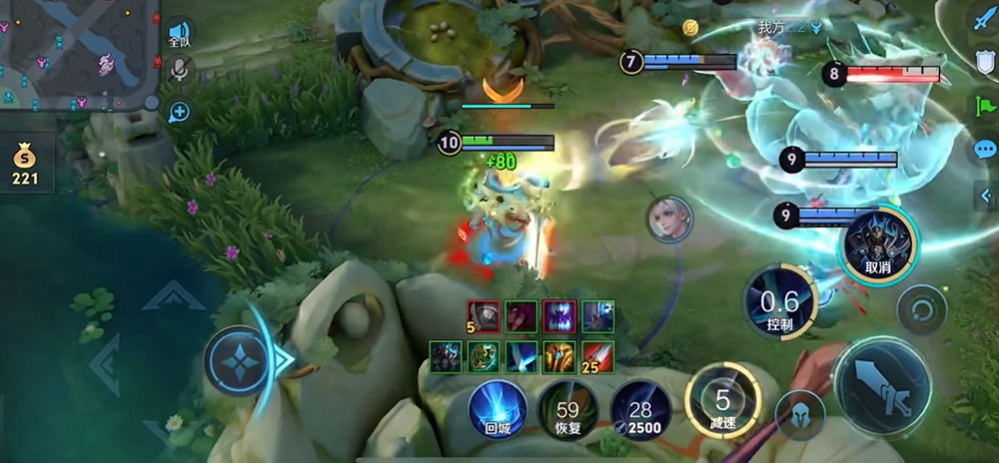Use the 恢复 heal ability
Screen dimensions: 999x463
click(568, 408)
